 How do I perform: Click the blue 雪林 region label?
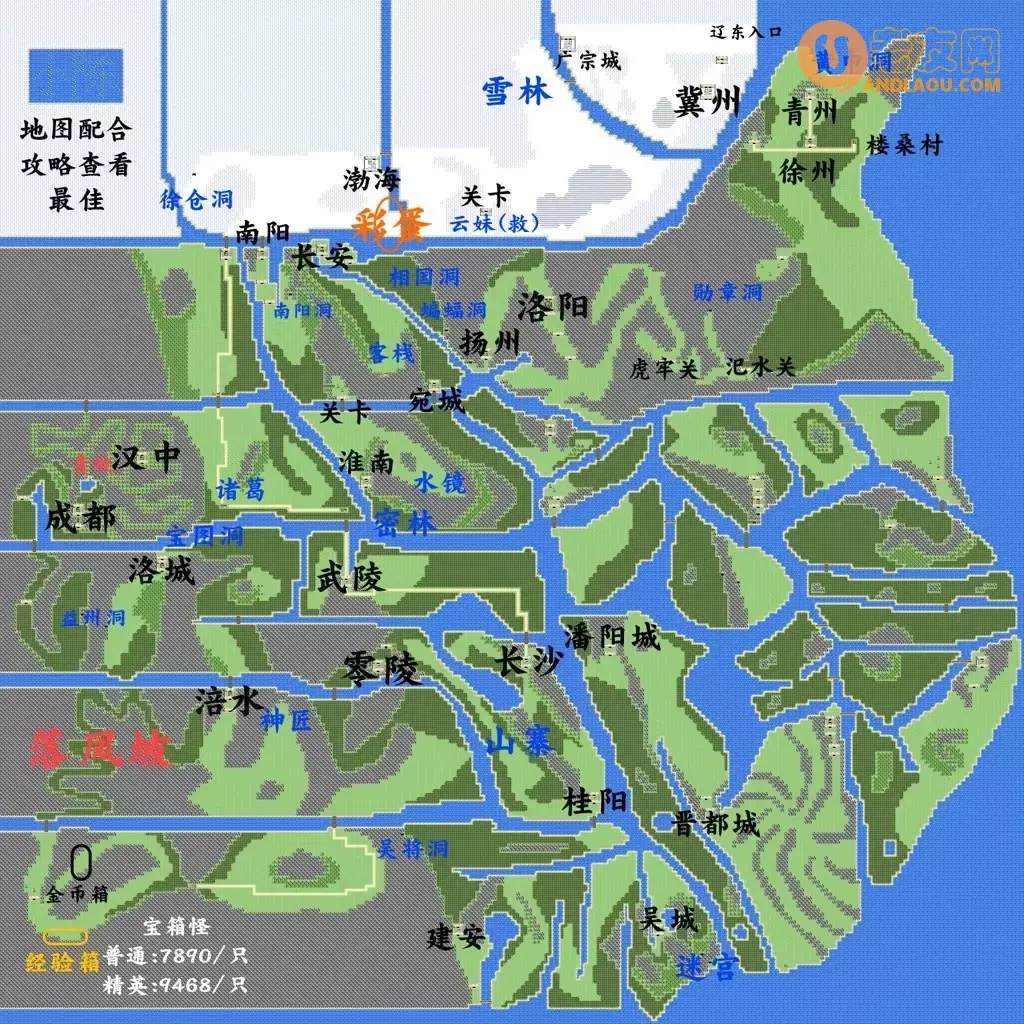point(516,92)
